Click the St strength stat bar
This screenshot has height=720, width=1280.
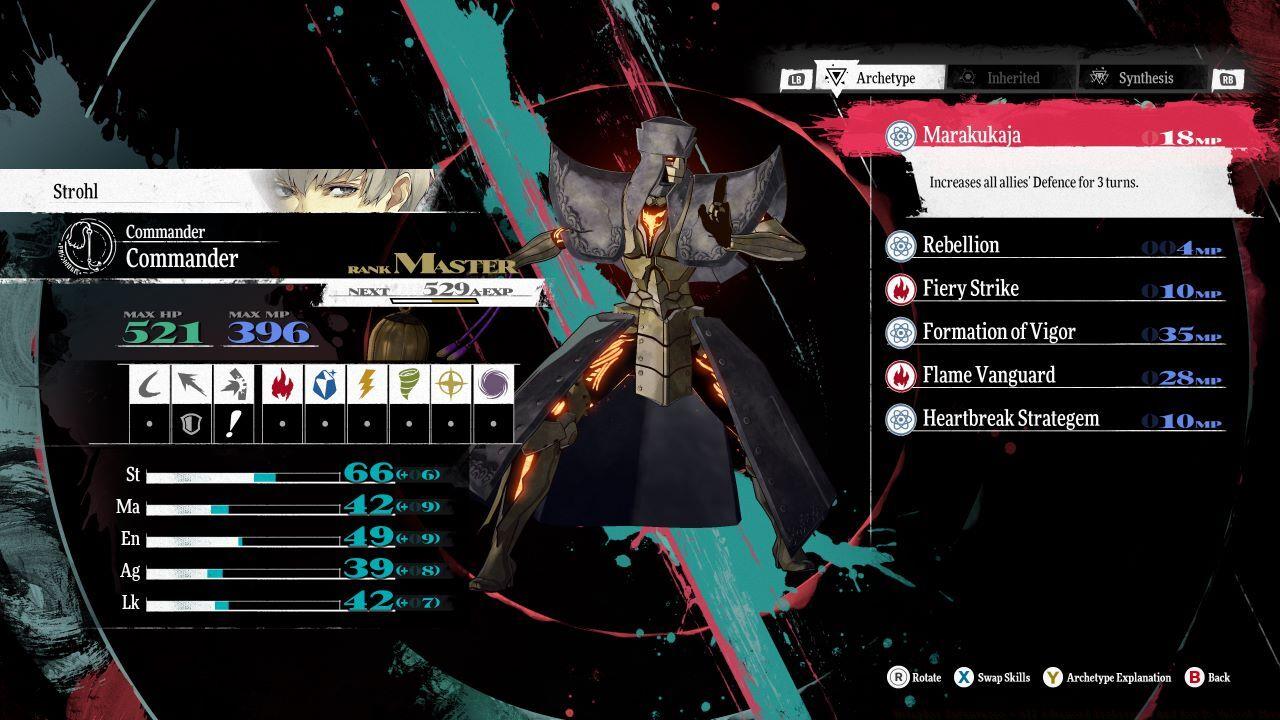(x=240, y=477)
